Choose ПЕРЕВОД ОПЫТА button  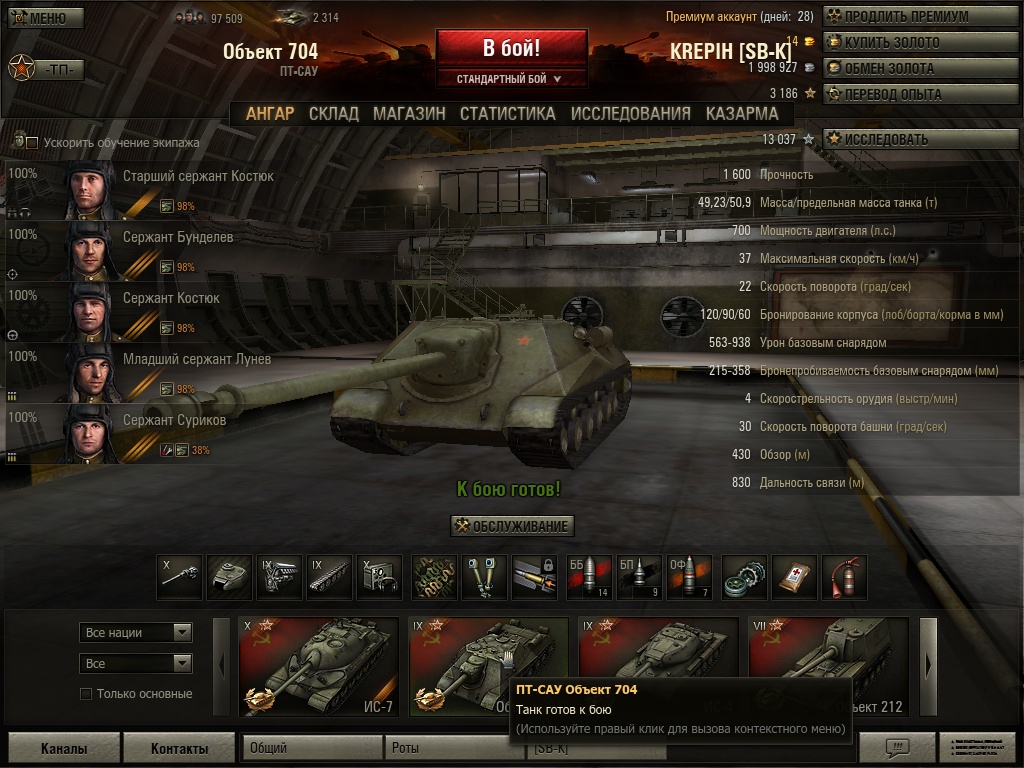coord(908,94)
